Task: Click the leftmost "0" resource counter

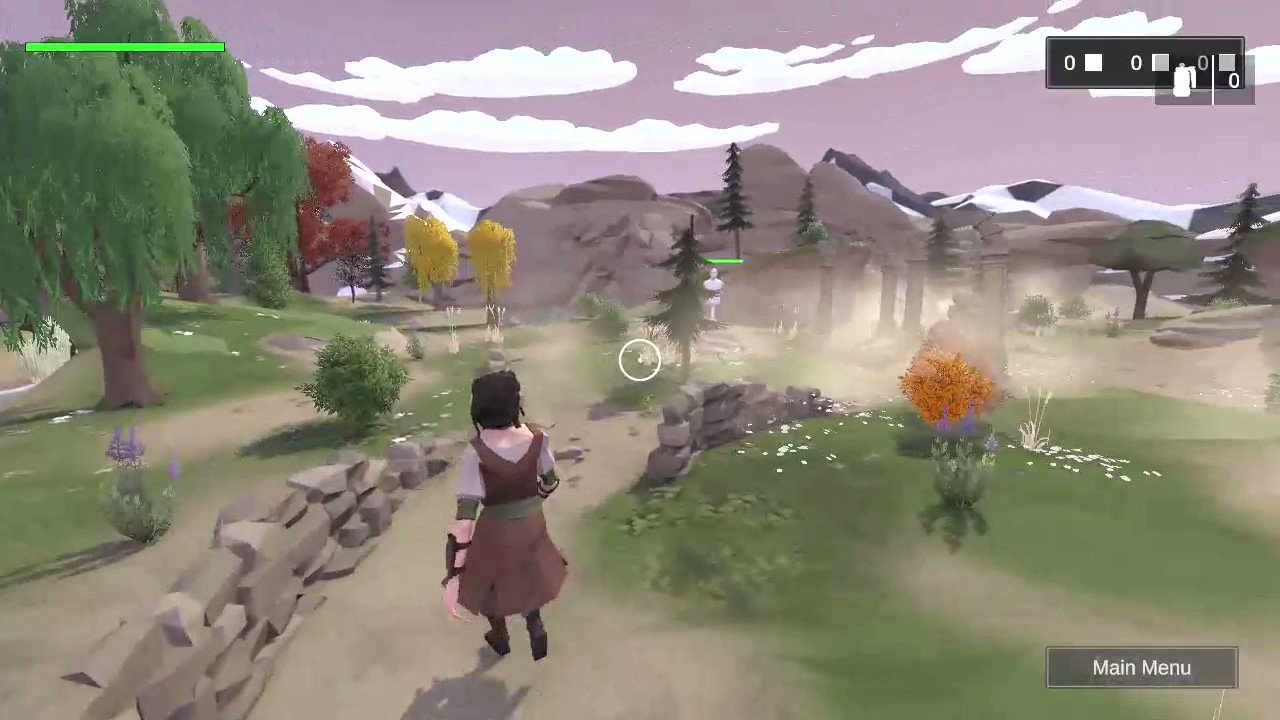Action: pyautogui.click(x=1068, y=63)
